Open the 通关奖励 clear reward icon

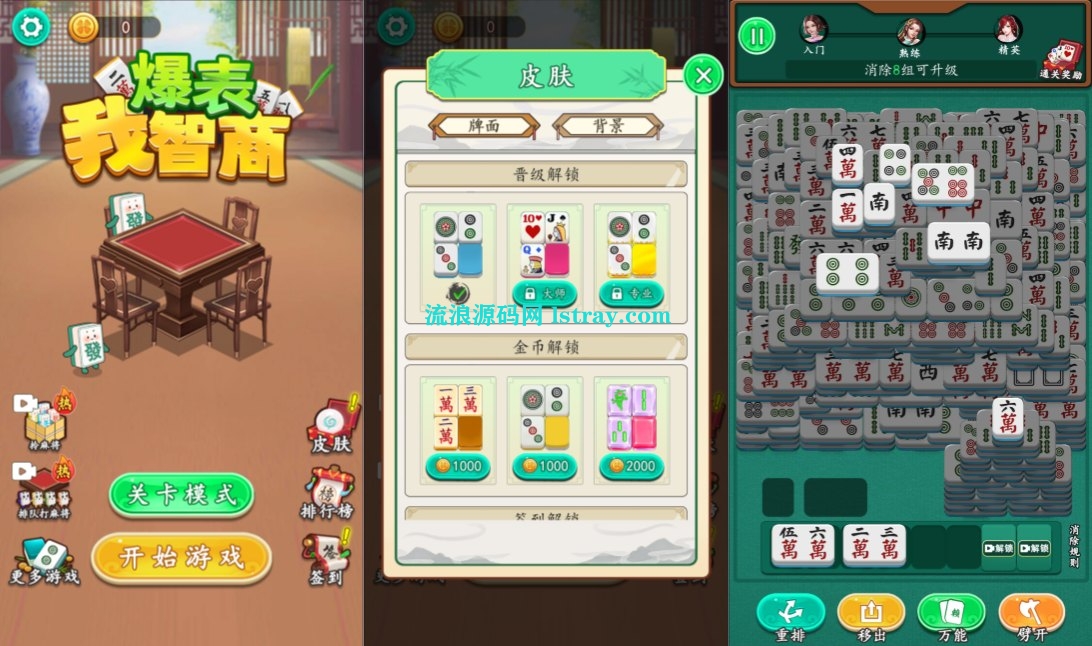[x=1061, y=58]
